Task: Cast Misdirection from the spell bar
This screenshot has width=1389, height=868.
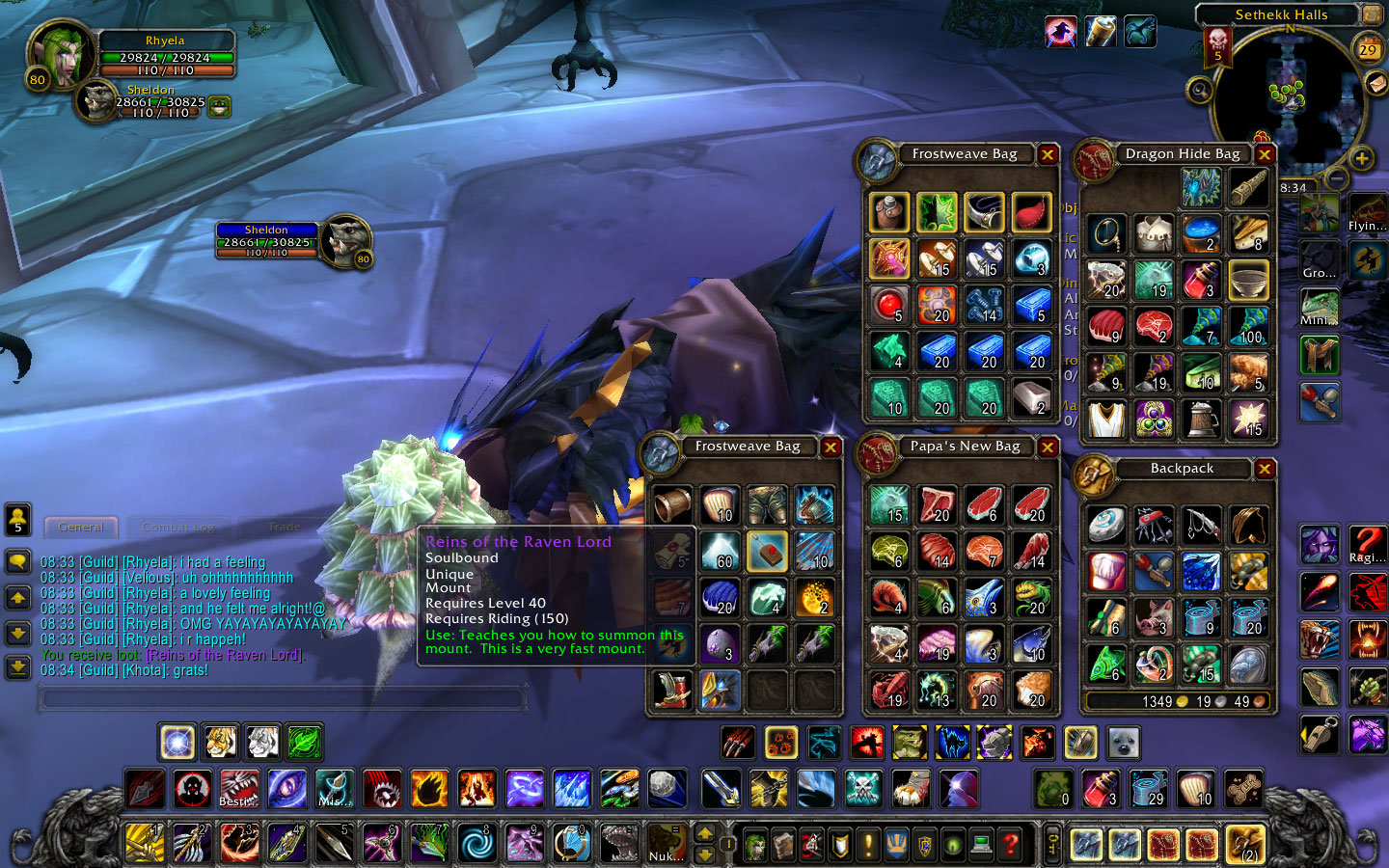Action: pyautogui.click(x=334, y=791)
